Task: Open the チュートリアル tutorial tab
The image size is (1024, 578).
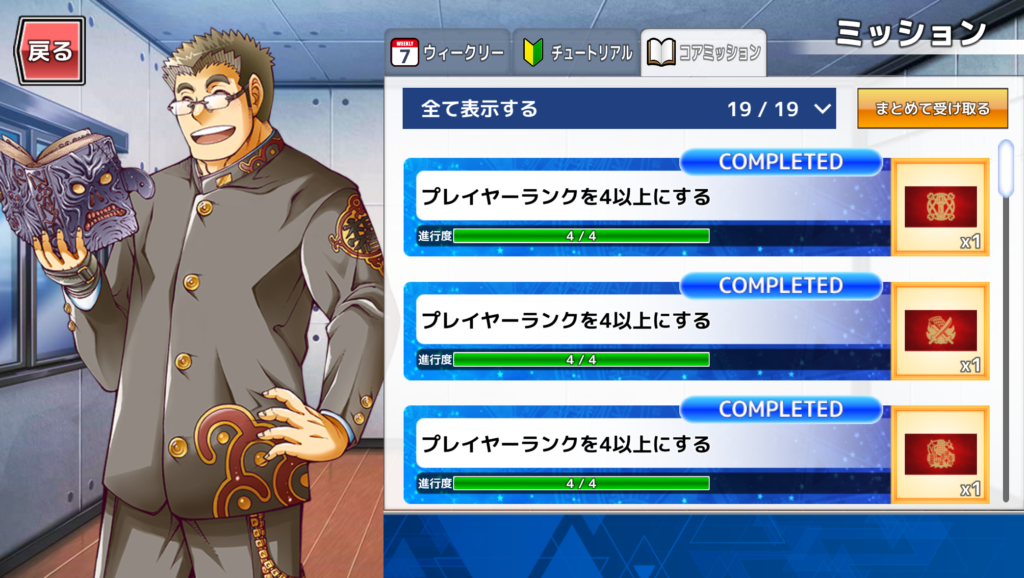Action: pyautogui.click(x=577, y=54)
